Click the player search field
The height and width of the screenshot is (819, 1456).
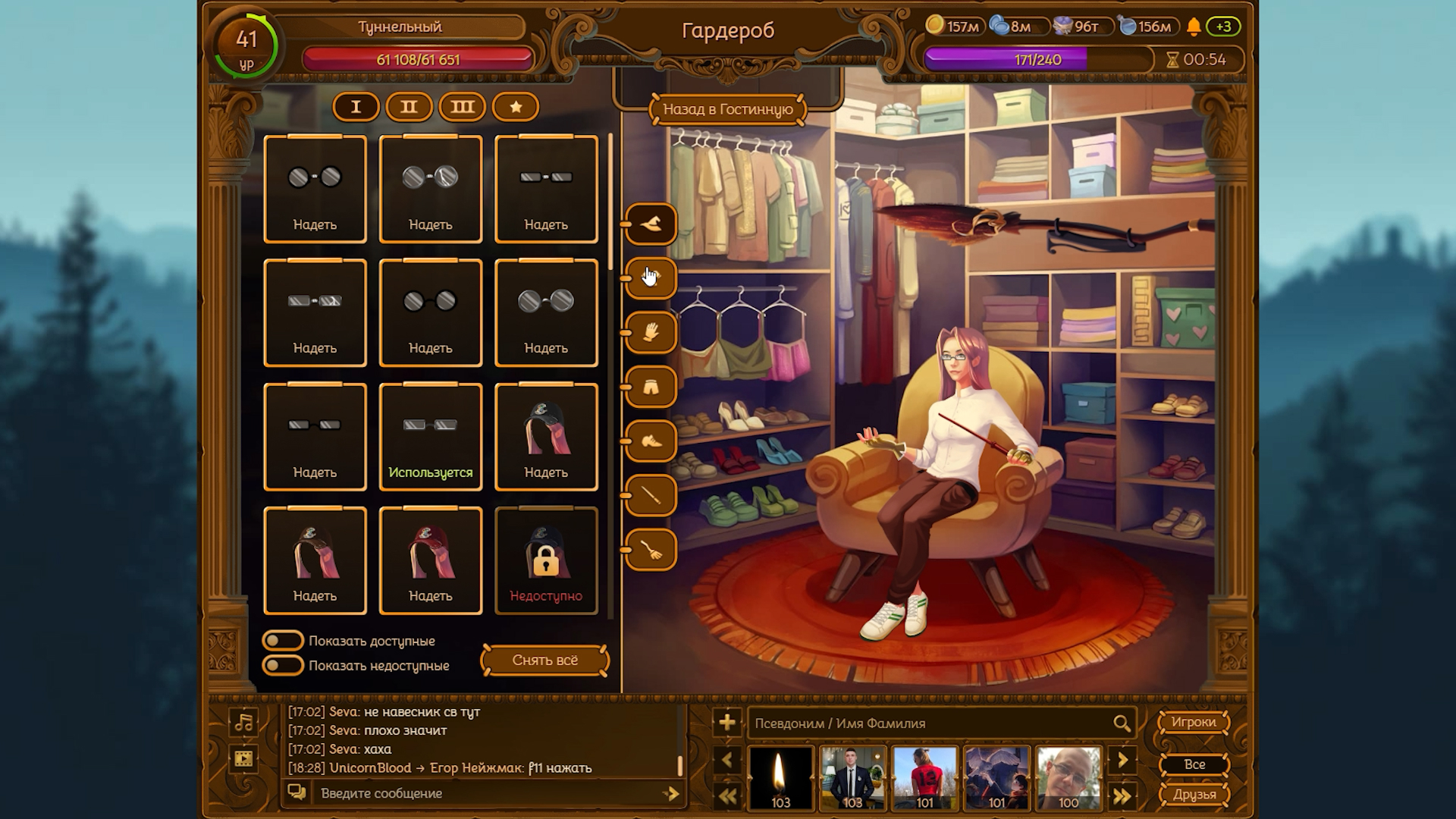tap(931, 723)
